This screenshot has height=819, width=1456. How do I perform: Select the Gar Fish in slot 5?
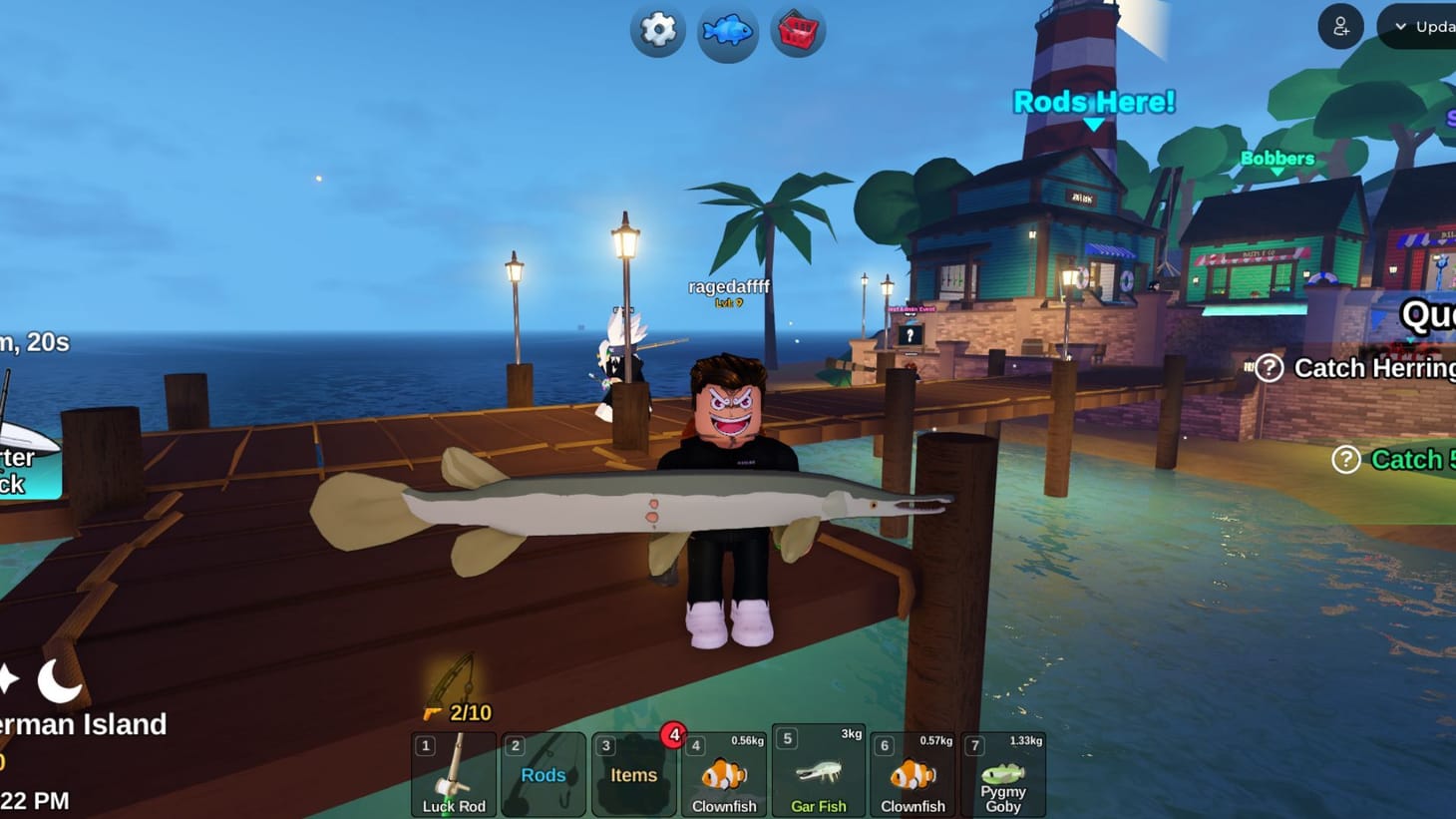818,776
